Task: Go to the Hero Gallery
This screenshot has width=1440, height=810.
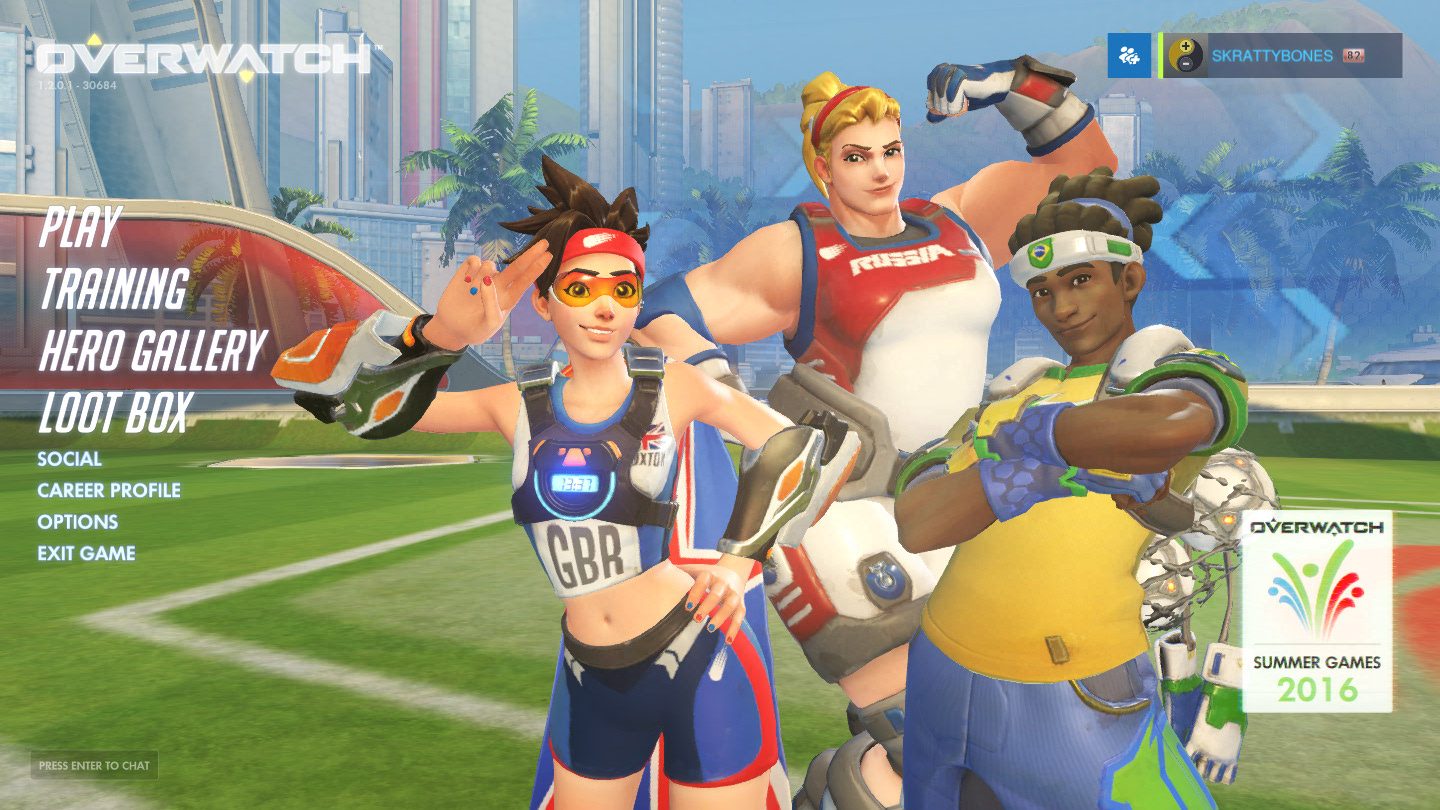Action: [151, 350]
